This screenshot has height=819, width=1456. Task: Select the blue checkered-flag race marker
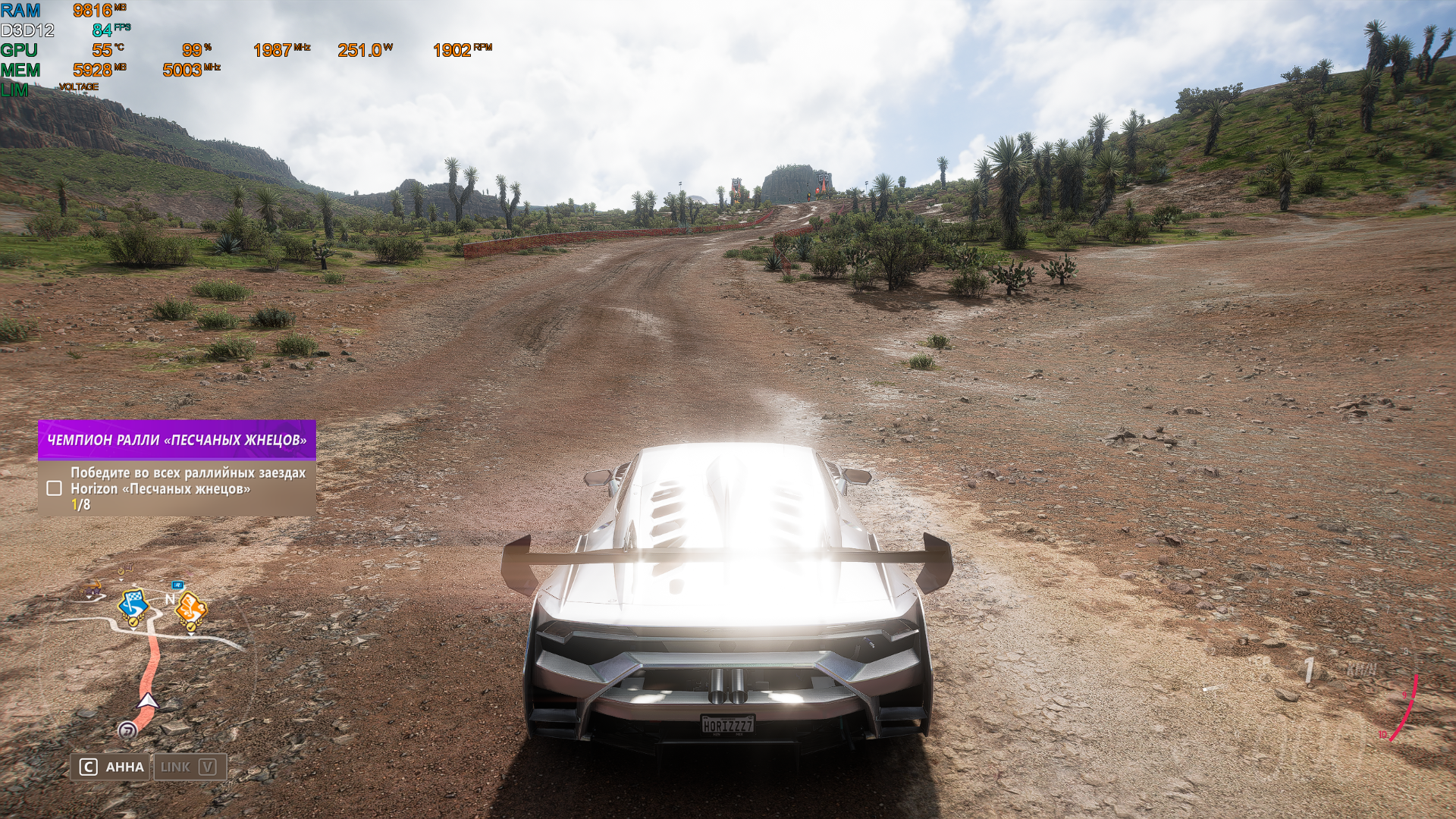click(x=132, y=606)
